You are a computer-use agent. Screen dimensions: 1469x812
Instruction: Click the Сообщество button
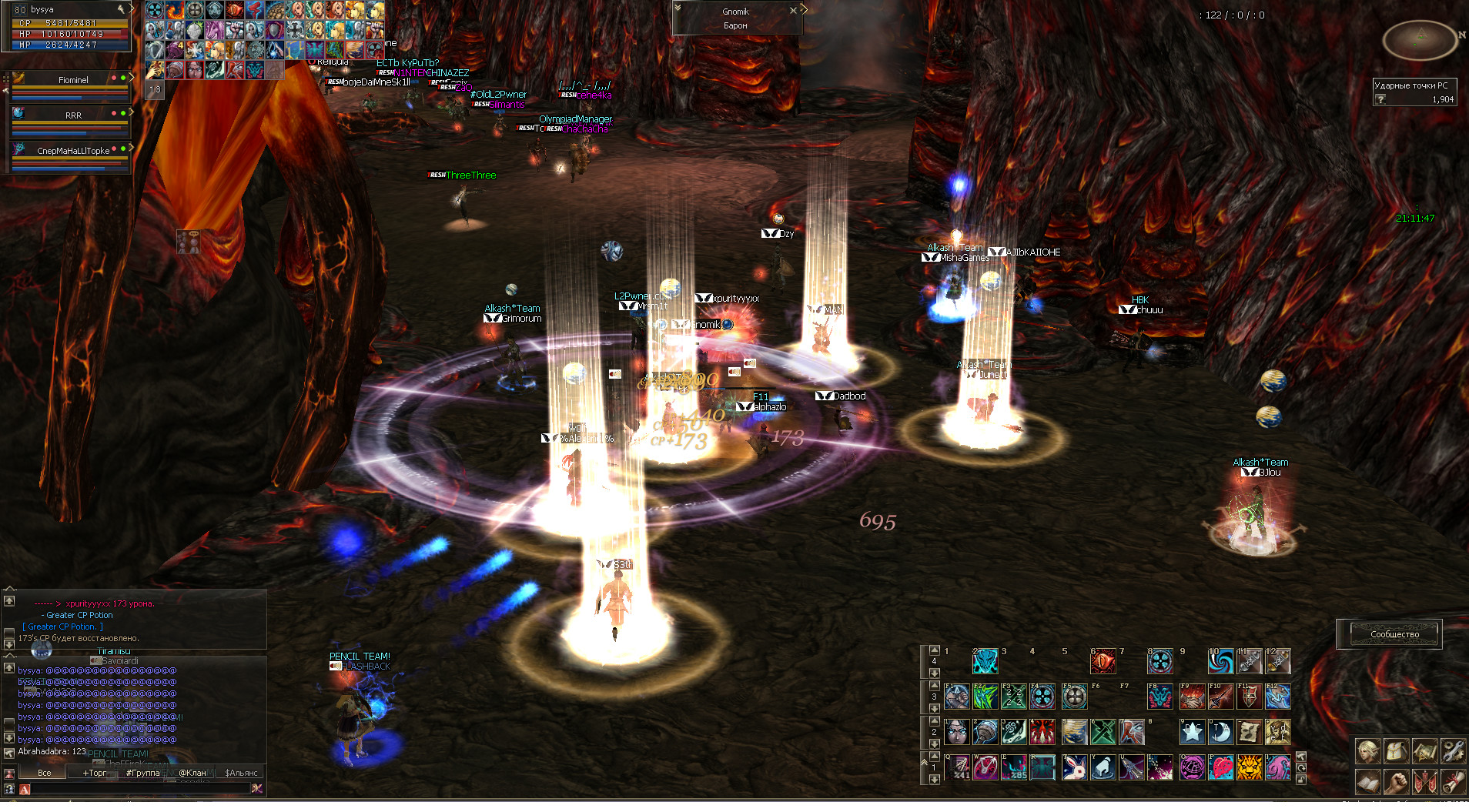1394,634
